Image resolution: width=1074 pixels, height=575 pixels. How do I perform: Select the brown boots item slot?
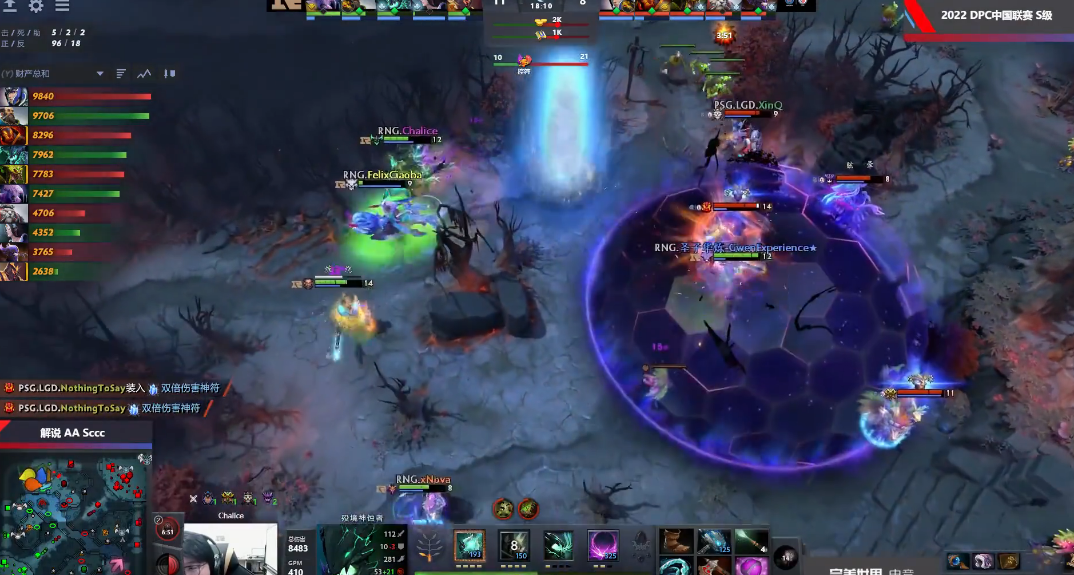coord(674,542)
